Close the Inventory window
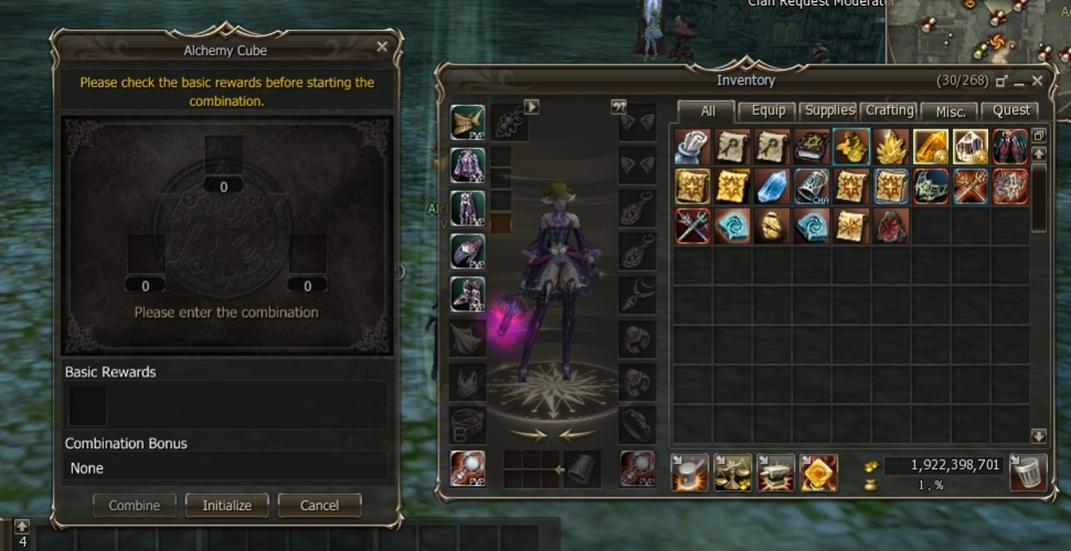1071x551 pixels. pos(1037,80)
